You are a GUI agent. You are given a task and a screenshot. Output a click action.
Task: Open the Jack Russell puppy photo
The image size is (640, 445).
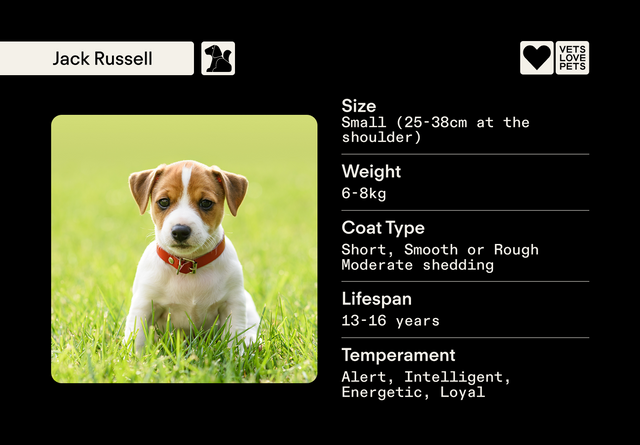(184, 249)
